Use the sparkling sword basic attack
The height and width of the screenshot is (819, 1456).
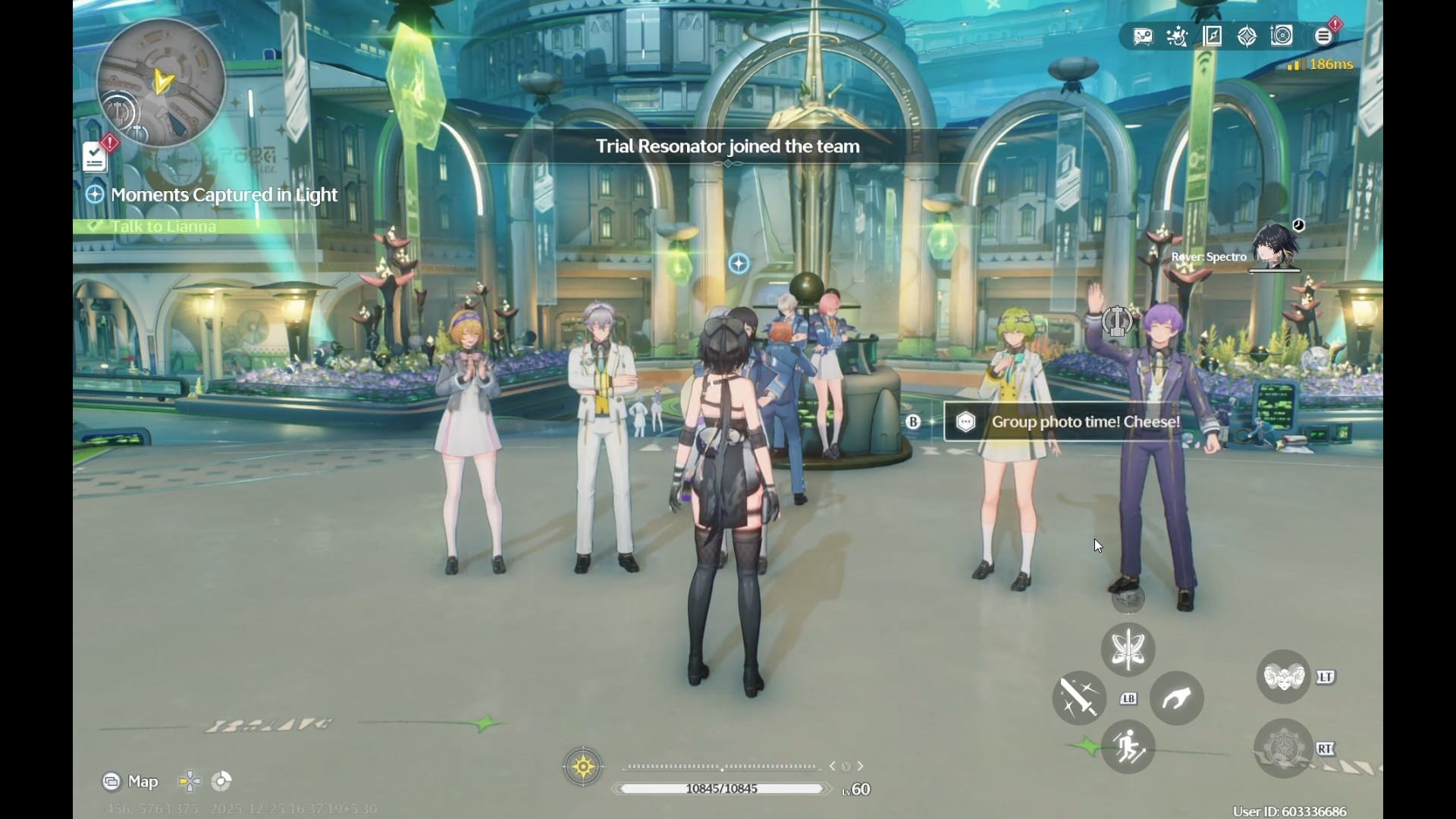click(1079, 698)
